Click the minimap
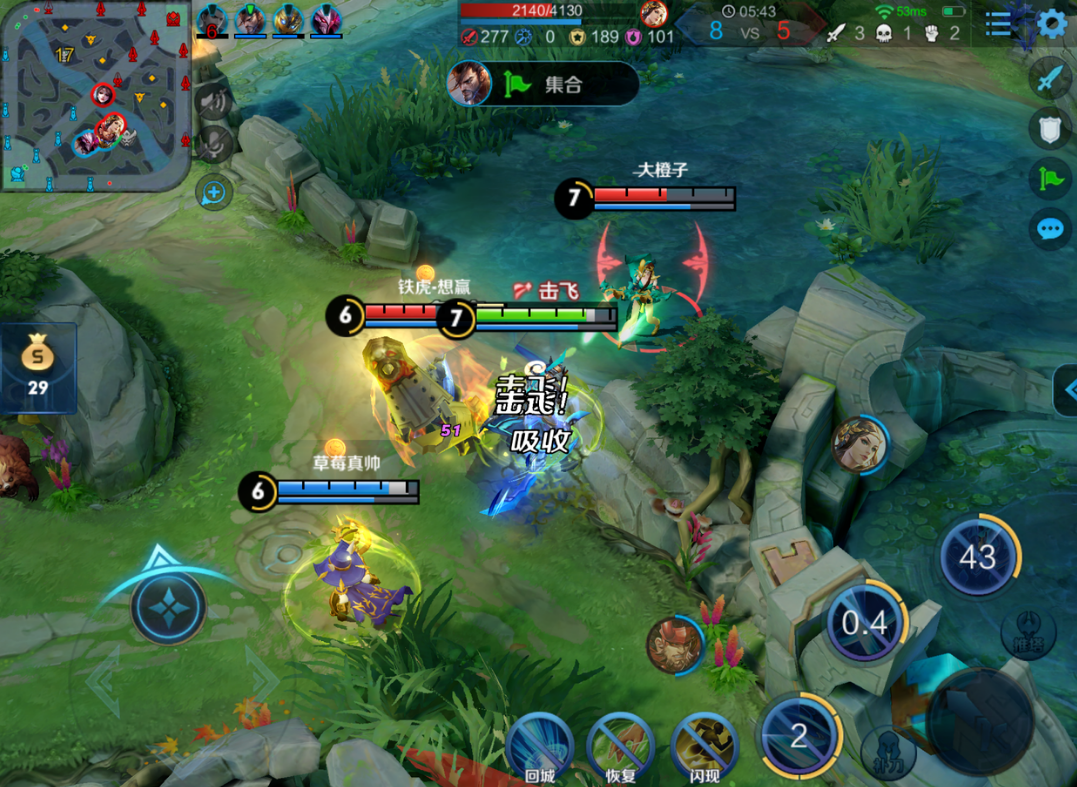This screenshot has height=787, width=1077. [96, 96]
